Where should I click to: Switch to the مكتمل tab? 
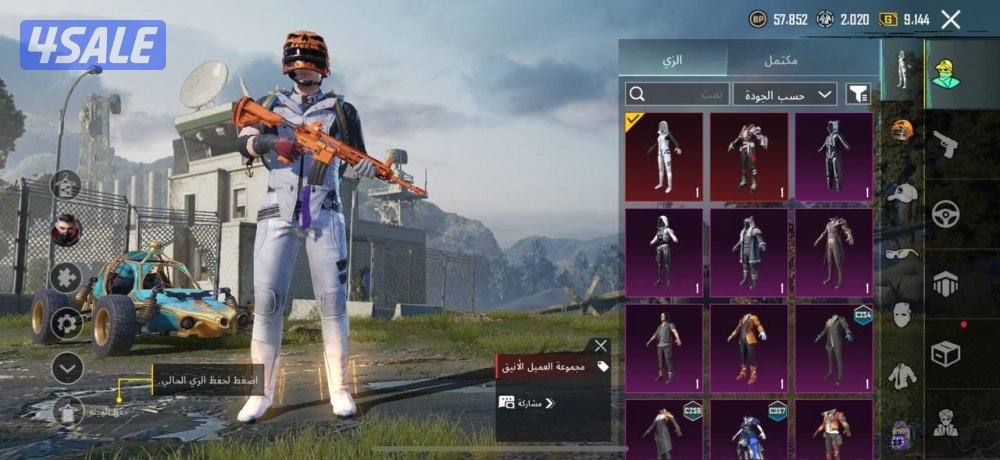780,59
